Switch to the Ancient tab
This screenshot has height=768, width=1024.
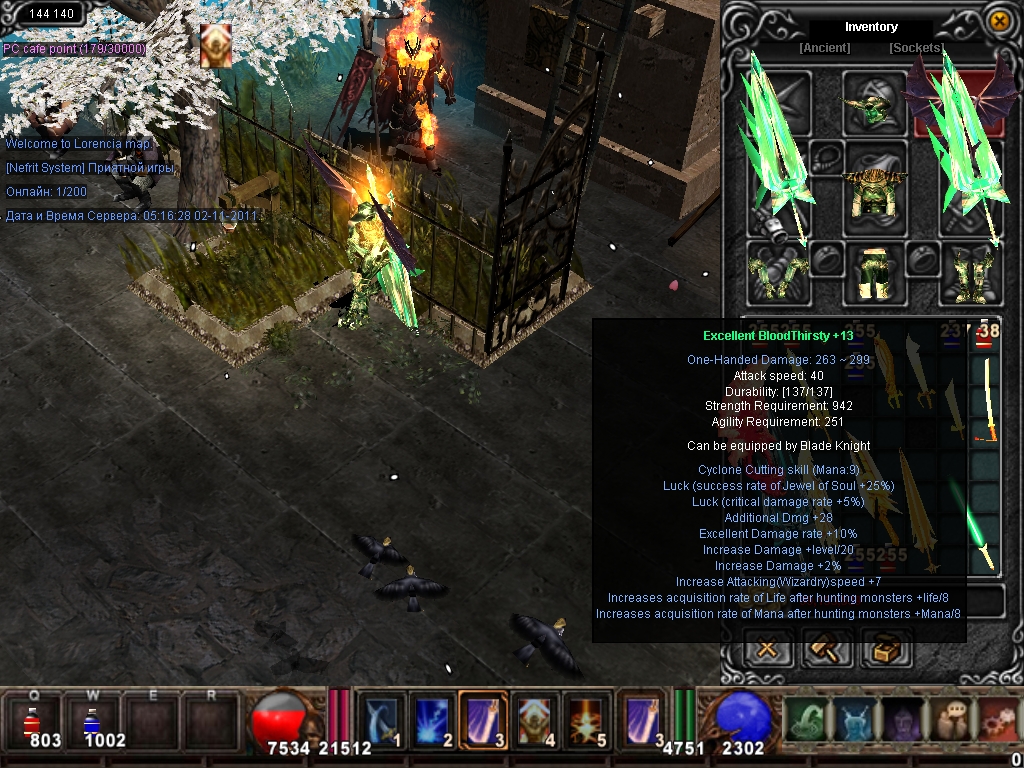pyautogui.click(x=824, y=48)
